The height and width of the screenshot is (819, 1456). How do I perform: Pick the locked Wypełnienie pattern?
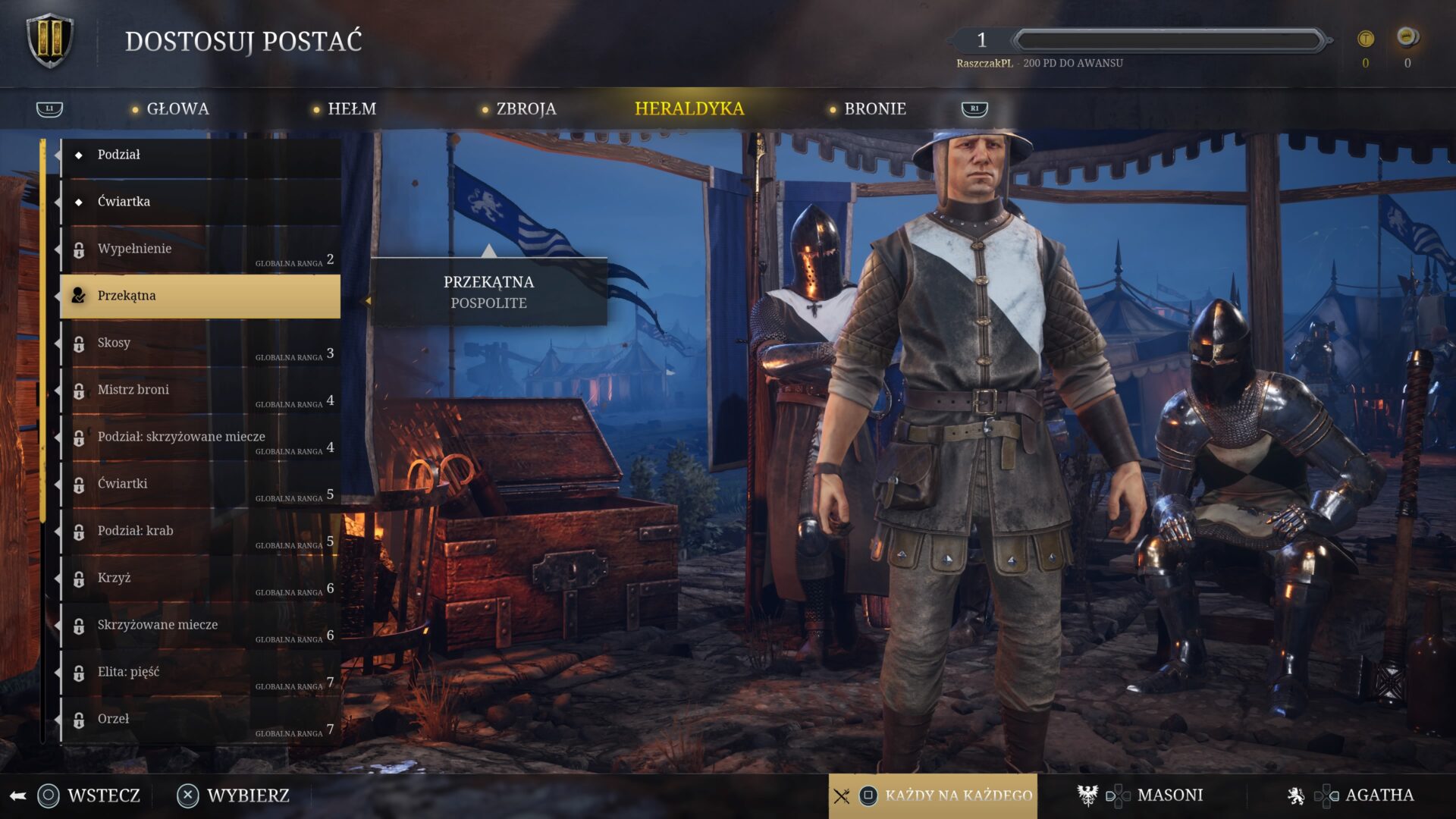point(199,249)
